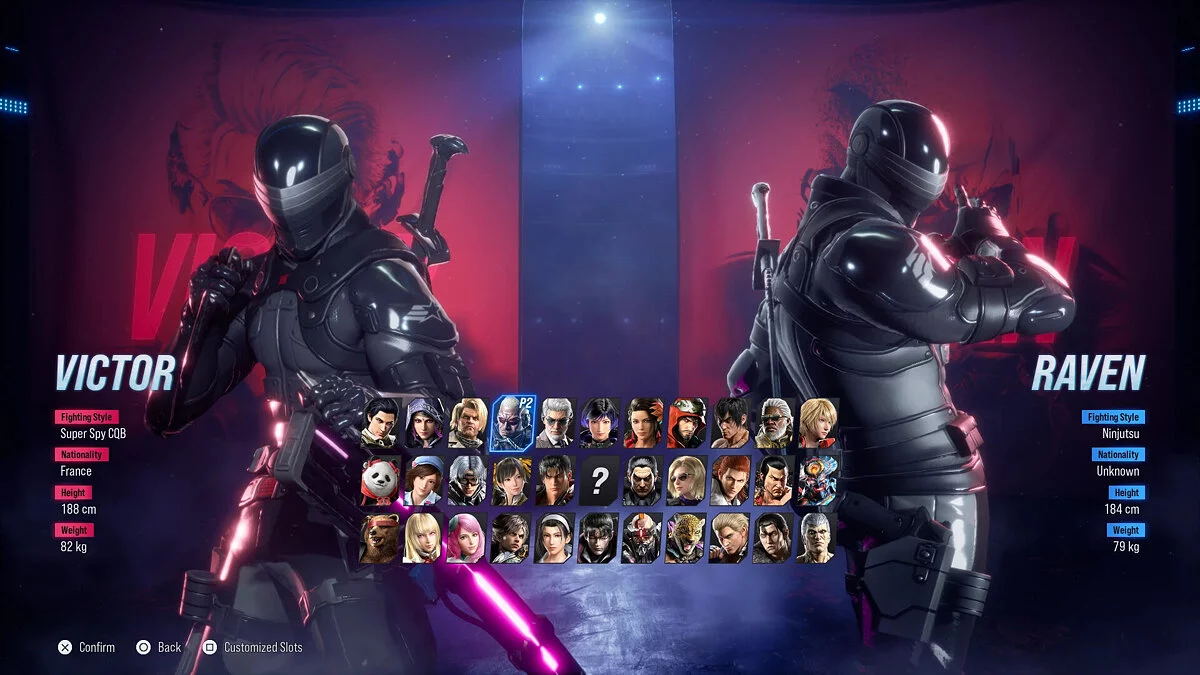This screenshot has width=1200, height=675.
Task: Select Kuma the brown bear
Action: coord(381,538)
